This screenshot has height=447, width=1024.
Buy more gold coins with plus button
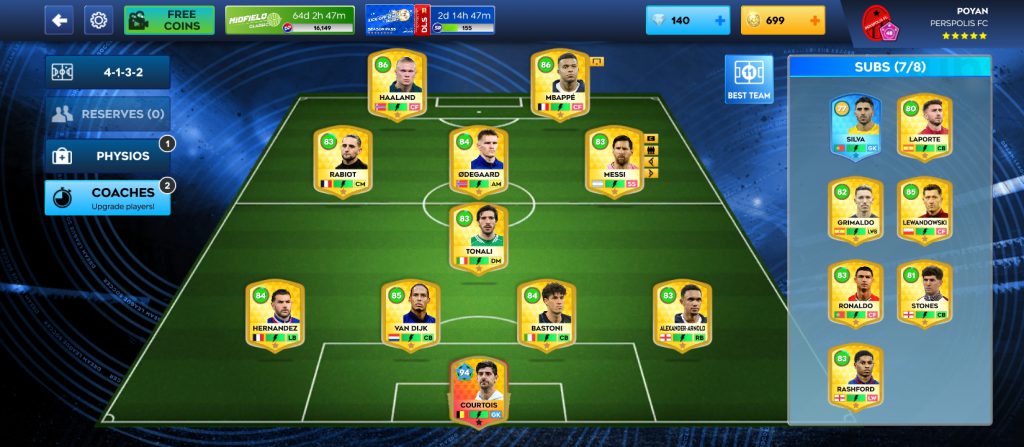[x=814, y=20]
